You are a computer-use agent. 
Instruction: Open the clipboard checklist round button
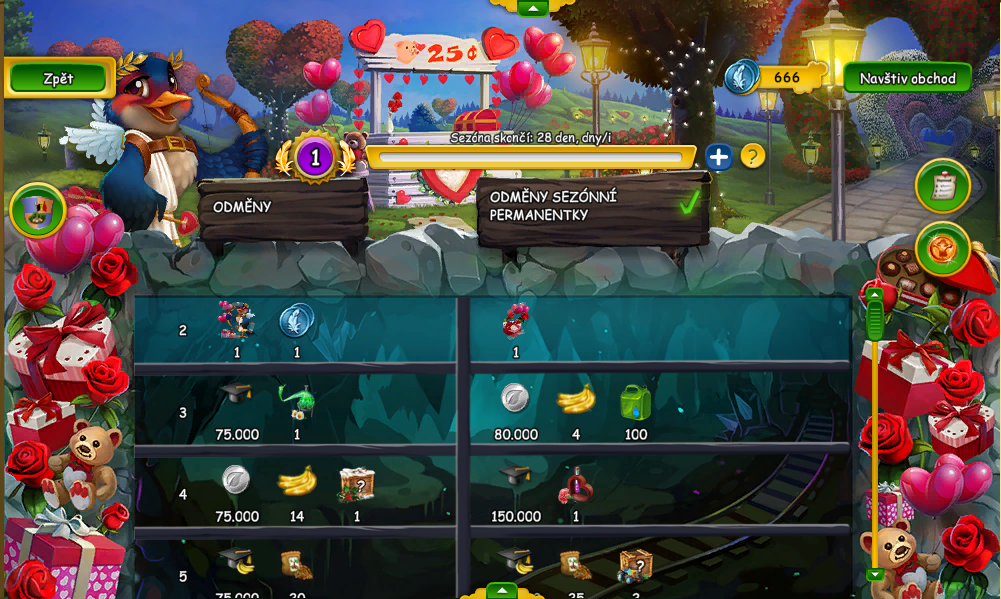(x=943, y=187)
